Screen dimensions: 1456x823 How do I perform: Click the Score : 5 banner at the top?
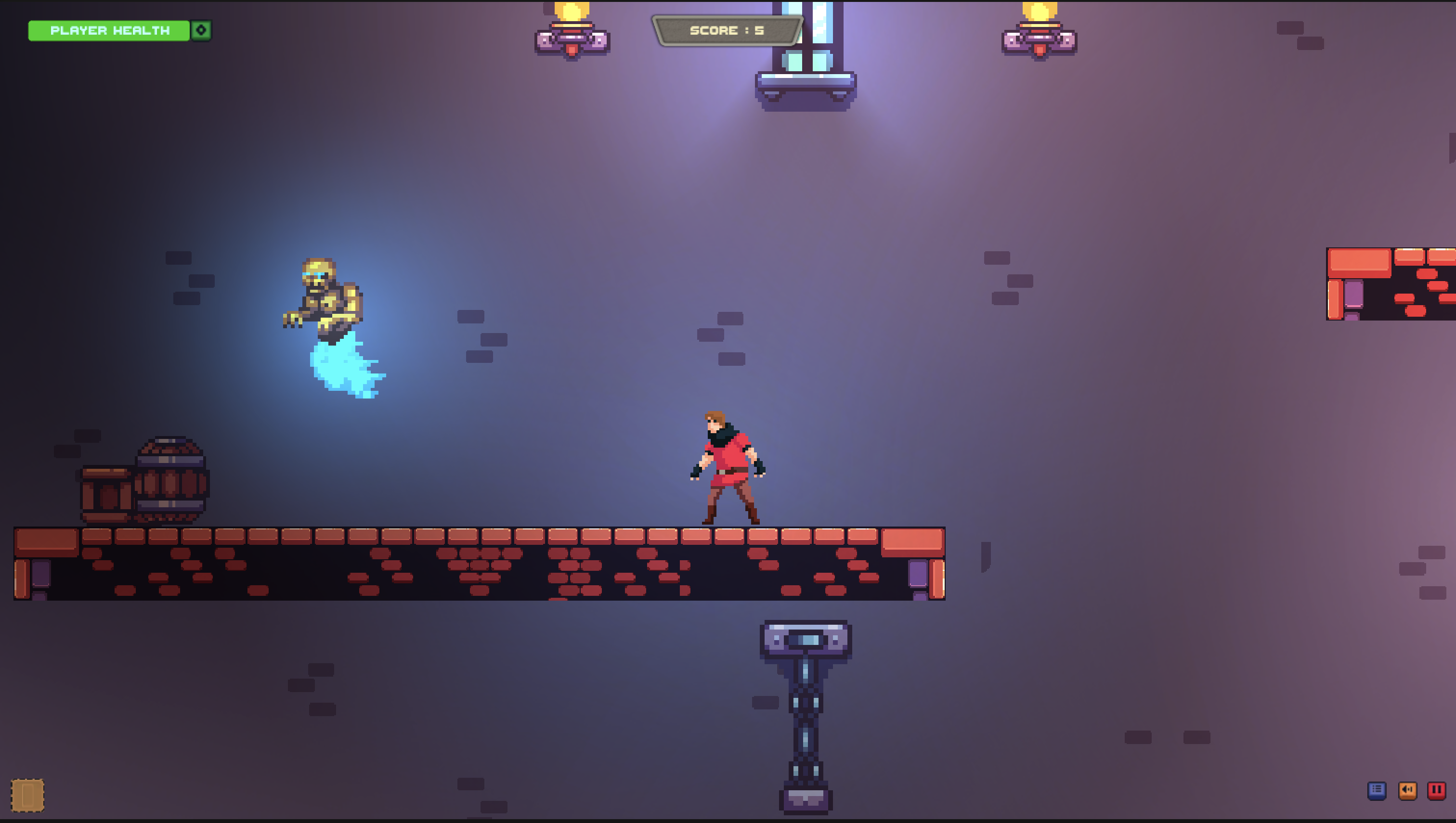coord(728,30)
